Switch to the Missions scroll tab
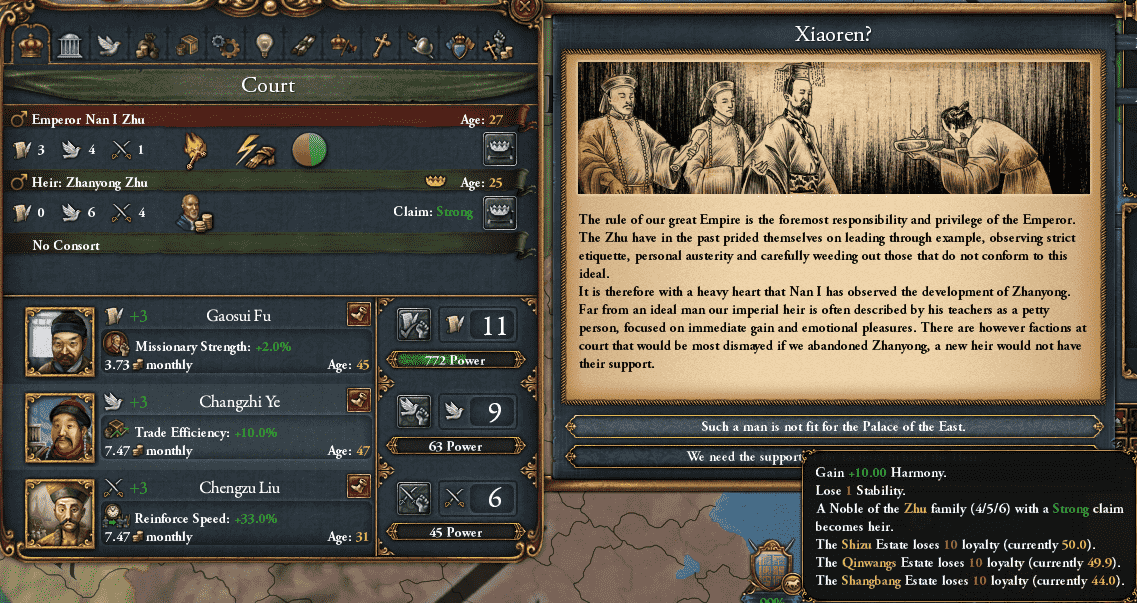This screenshot has height=603, width=1137. point(302,45)
